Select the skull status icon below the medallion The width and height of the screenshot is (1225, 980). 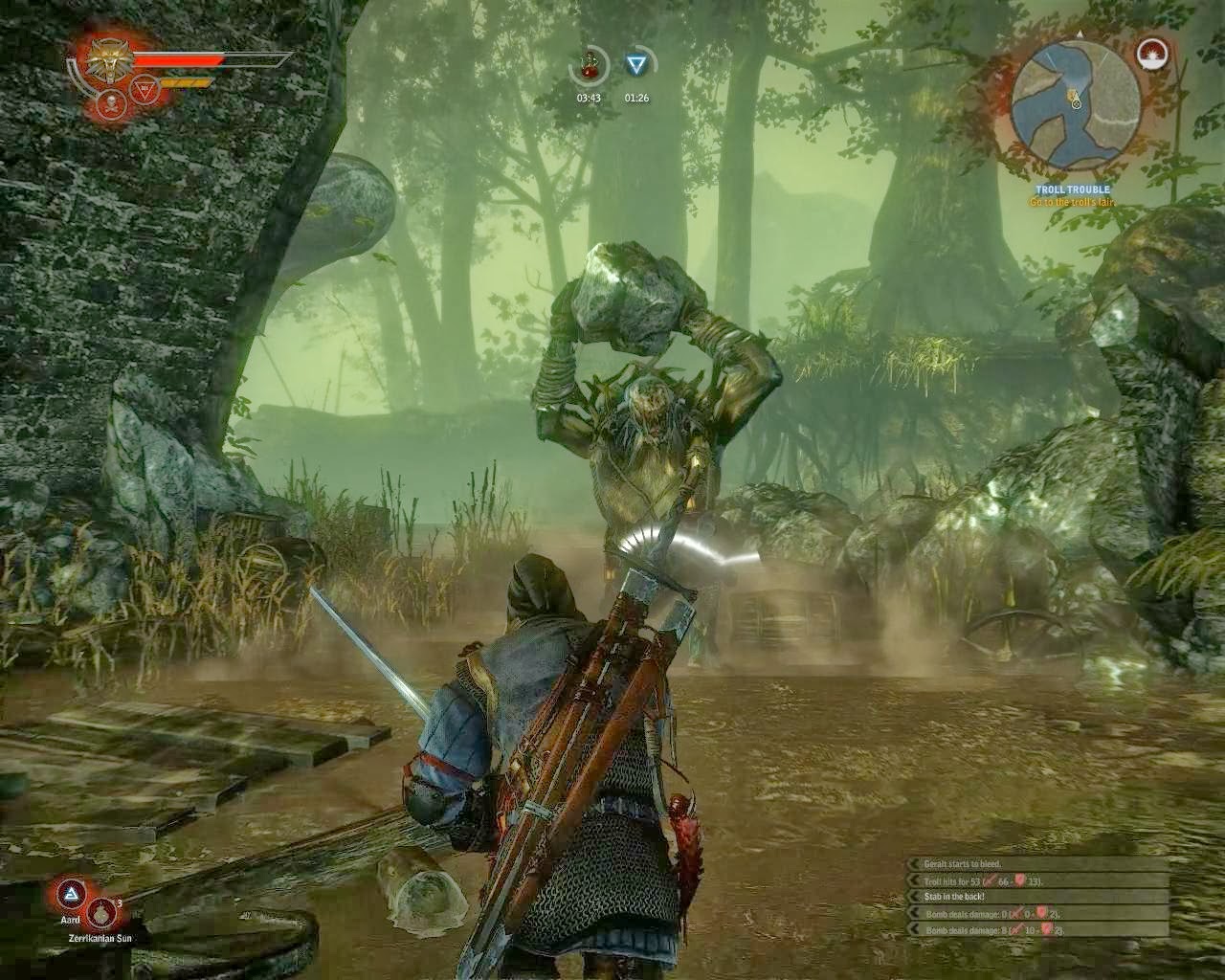112,102
